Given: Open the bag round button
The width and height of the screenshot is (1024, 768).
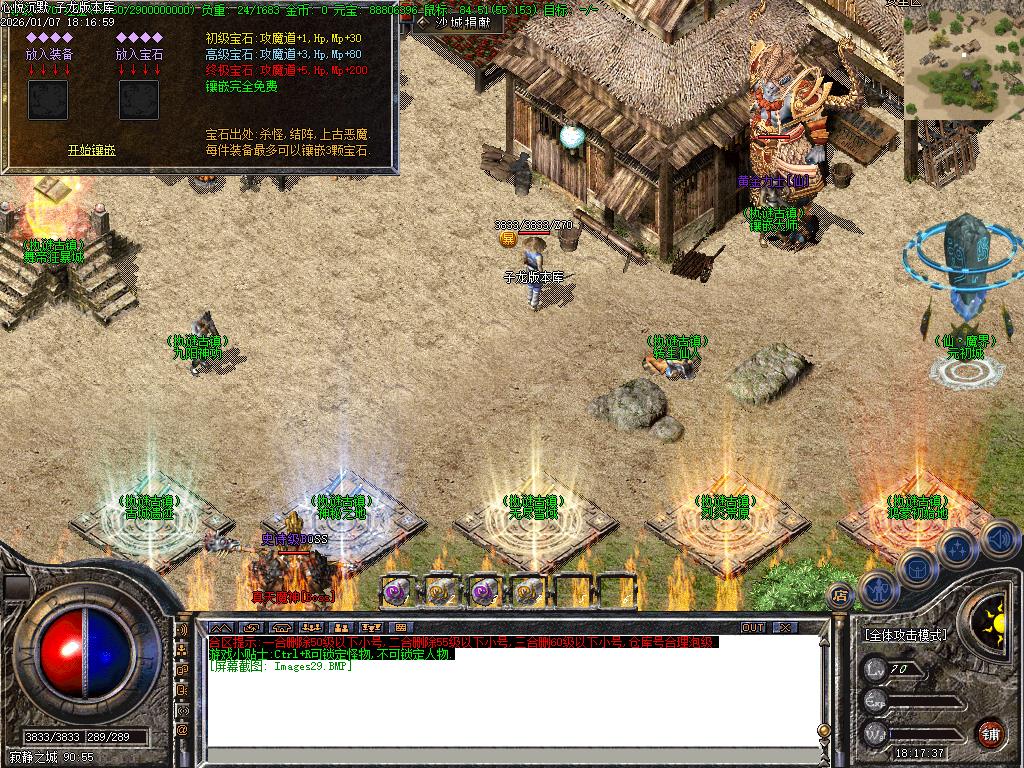Looking at the screenshot, I should tap(917, 568).
